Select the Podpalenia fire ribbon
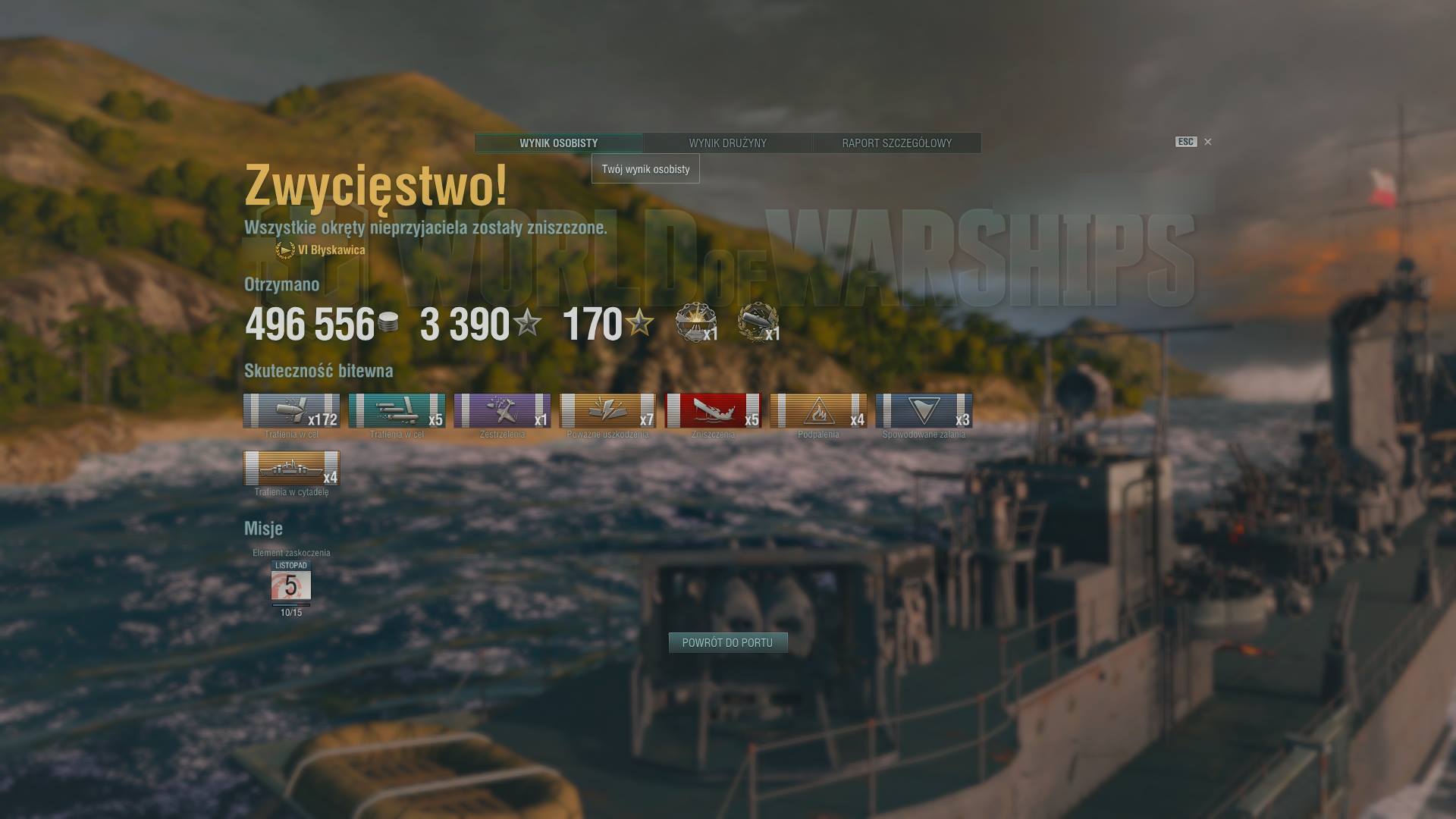The width and height of the screenshot is (1456, 819). tap(818, 411)
